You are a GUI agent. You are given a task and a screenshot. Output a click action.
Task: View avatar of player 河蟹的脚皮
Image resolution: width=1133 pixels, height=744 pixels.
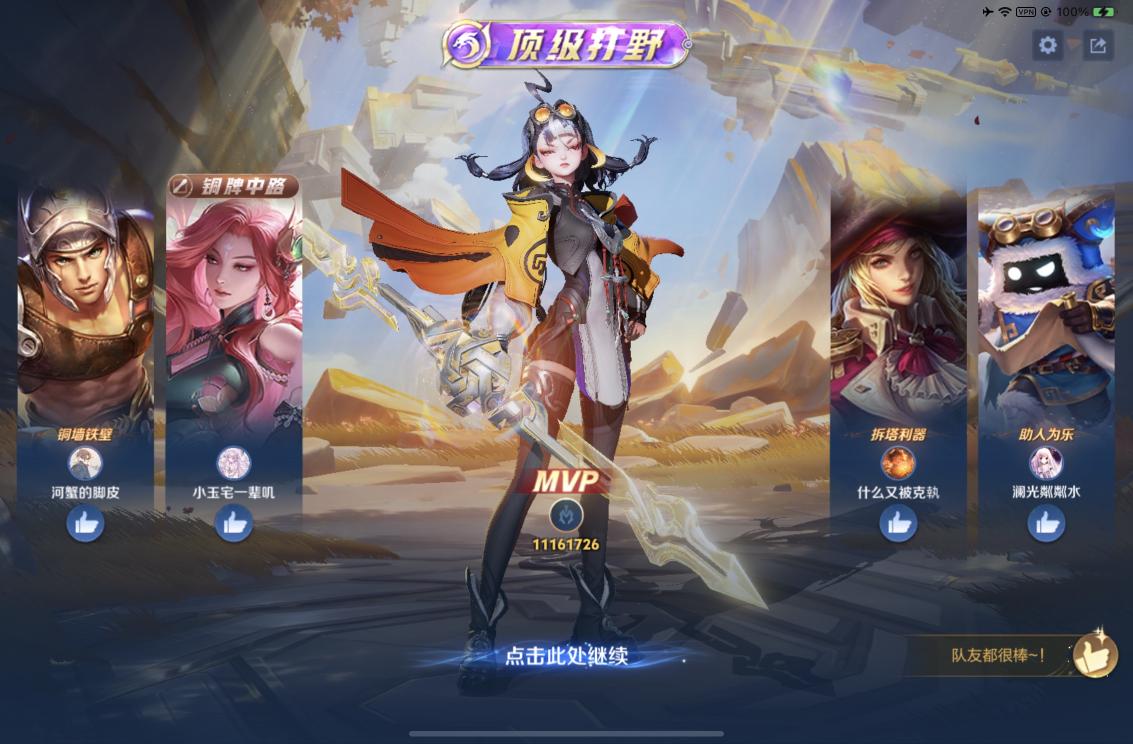[85, 463]
